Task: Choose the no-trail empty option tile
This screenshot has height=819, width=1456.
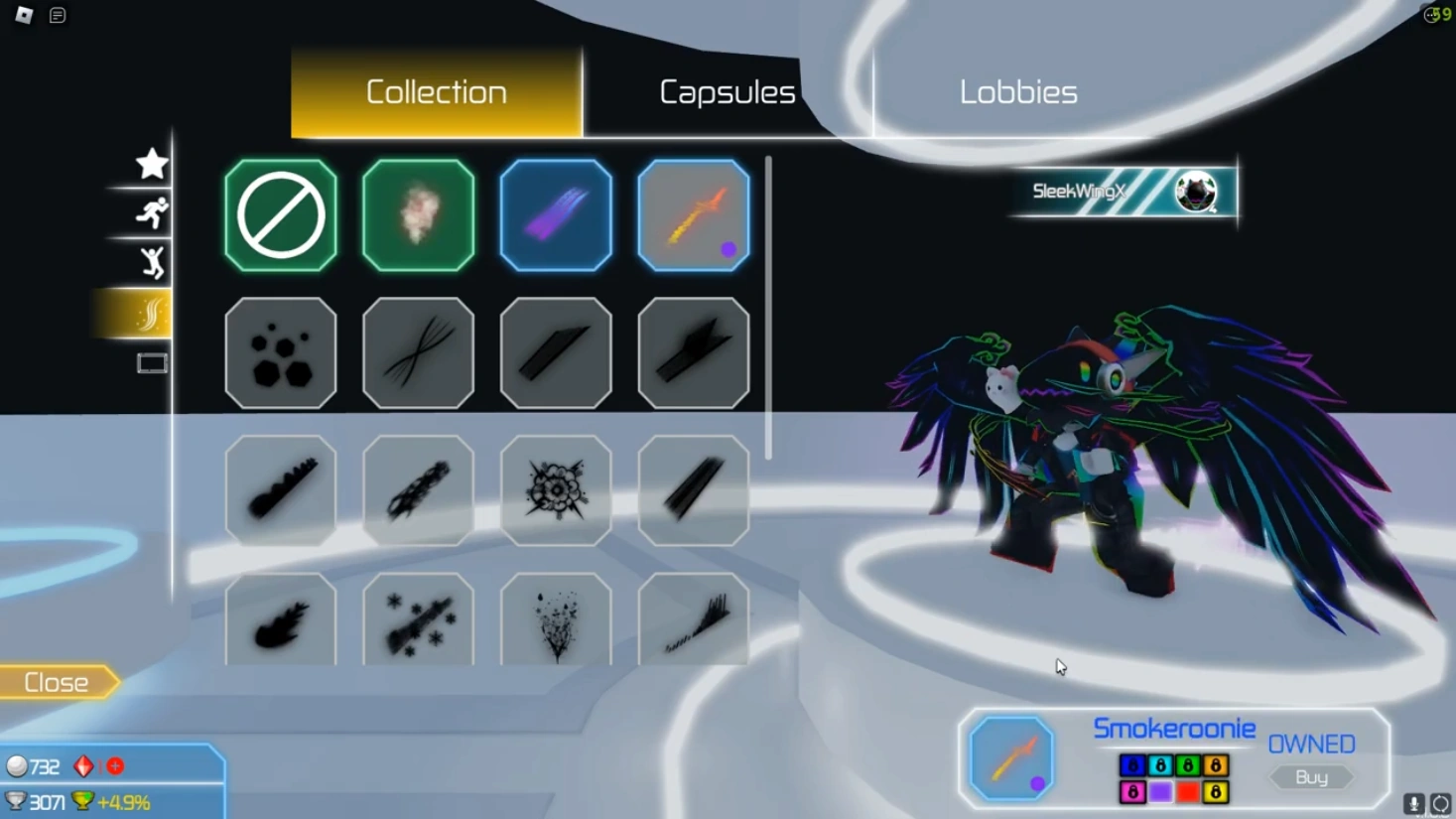Action: pos(281,215)
